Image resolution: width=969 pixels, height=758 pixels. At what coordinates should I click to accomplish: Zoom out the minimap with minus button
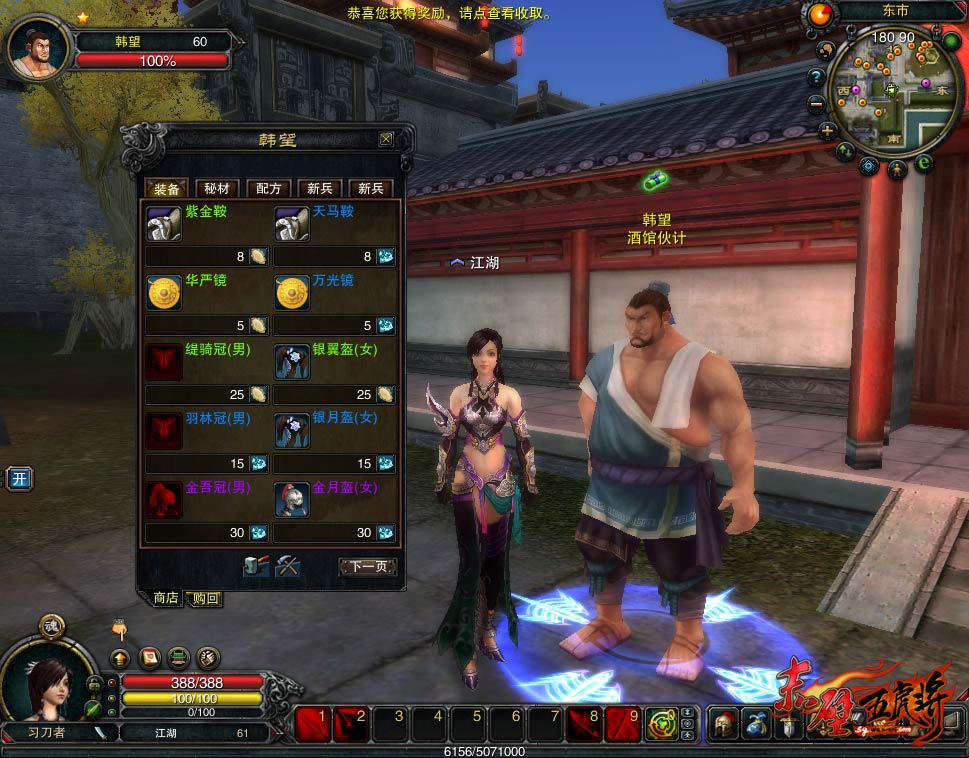click(x=817, y=102)
